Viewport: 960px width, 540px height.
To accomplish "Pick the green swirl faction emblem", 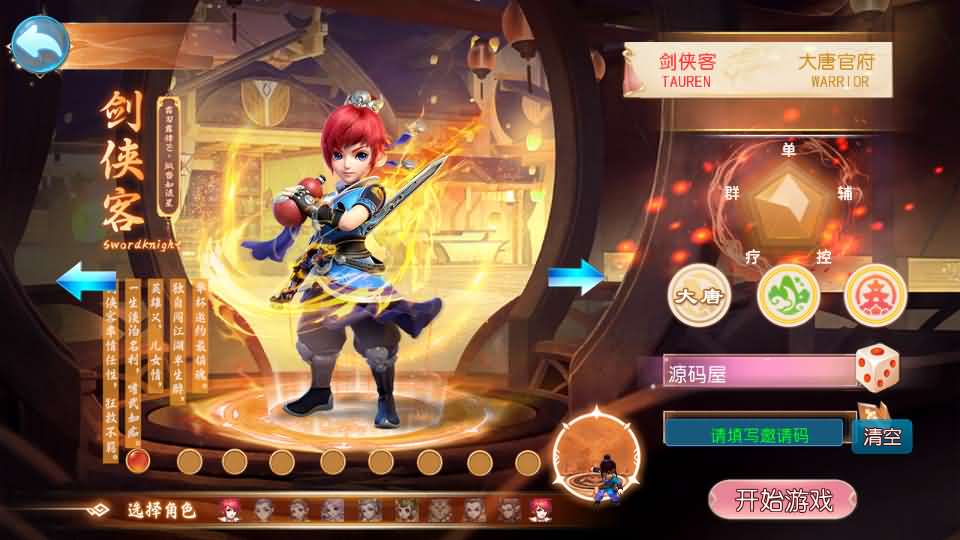I will (788, 295).
